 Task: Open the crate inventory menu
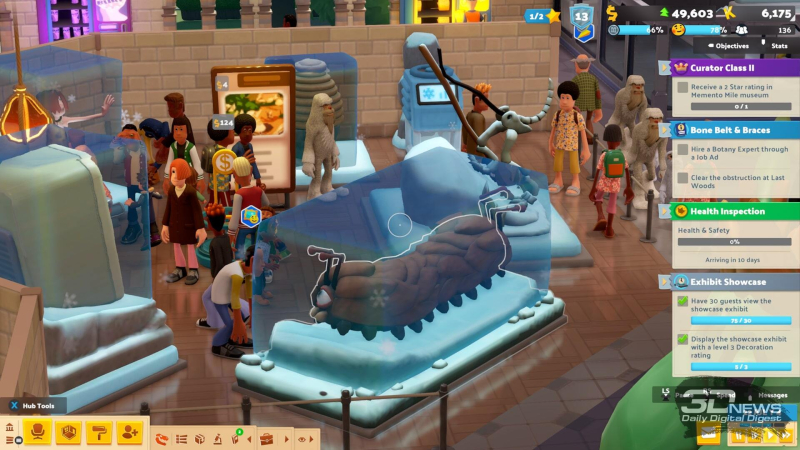tap(199, 438)
